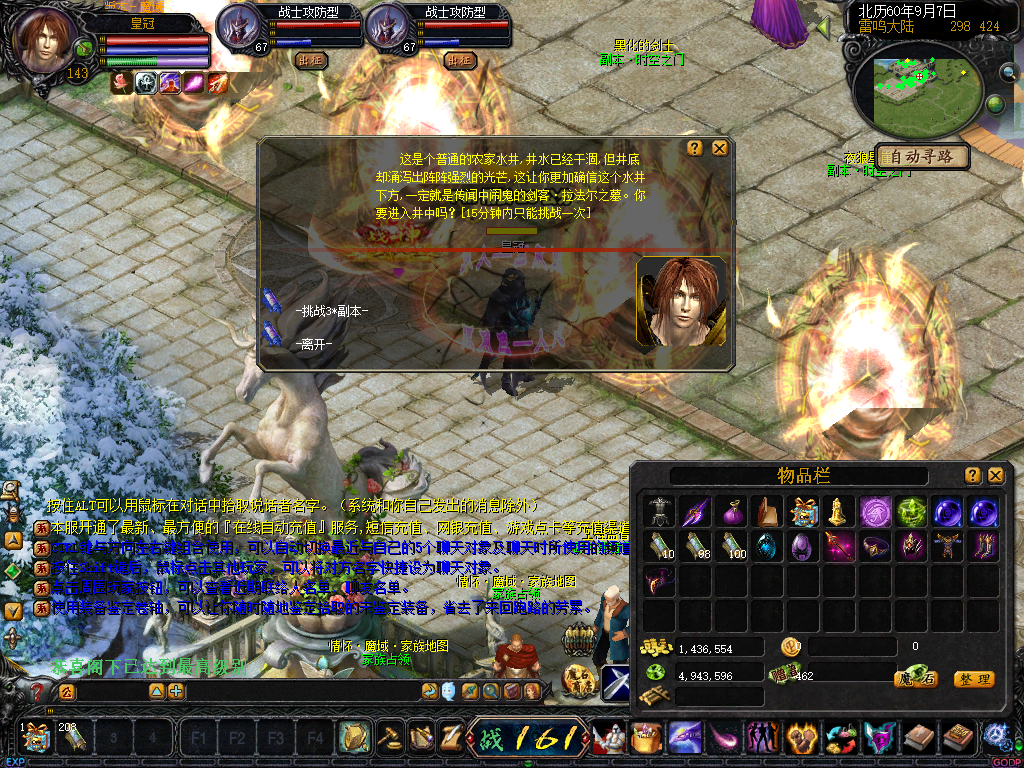Click the treasure chest icon on bottom bar

646,739
